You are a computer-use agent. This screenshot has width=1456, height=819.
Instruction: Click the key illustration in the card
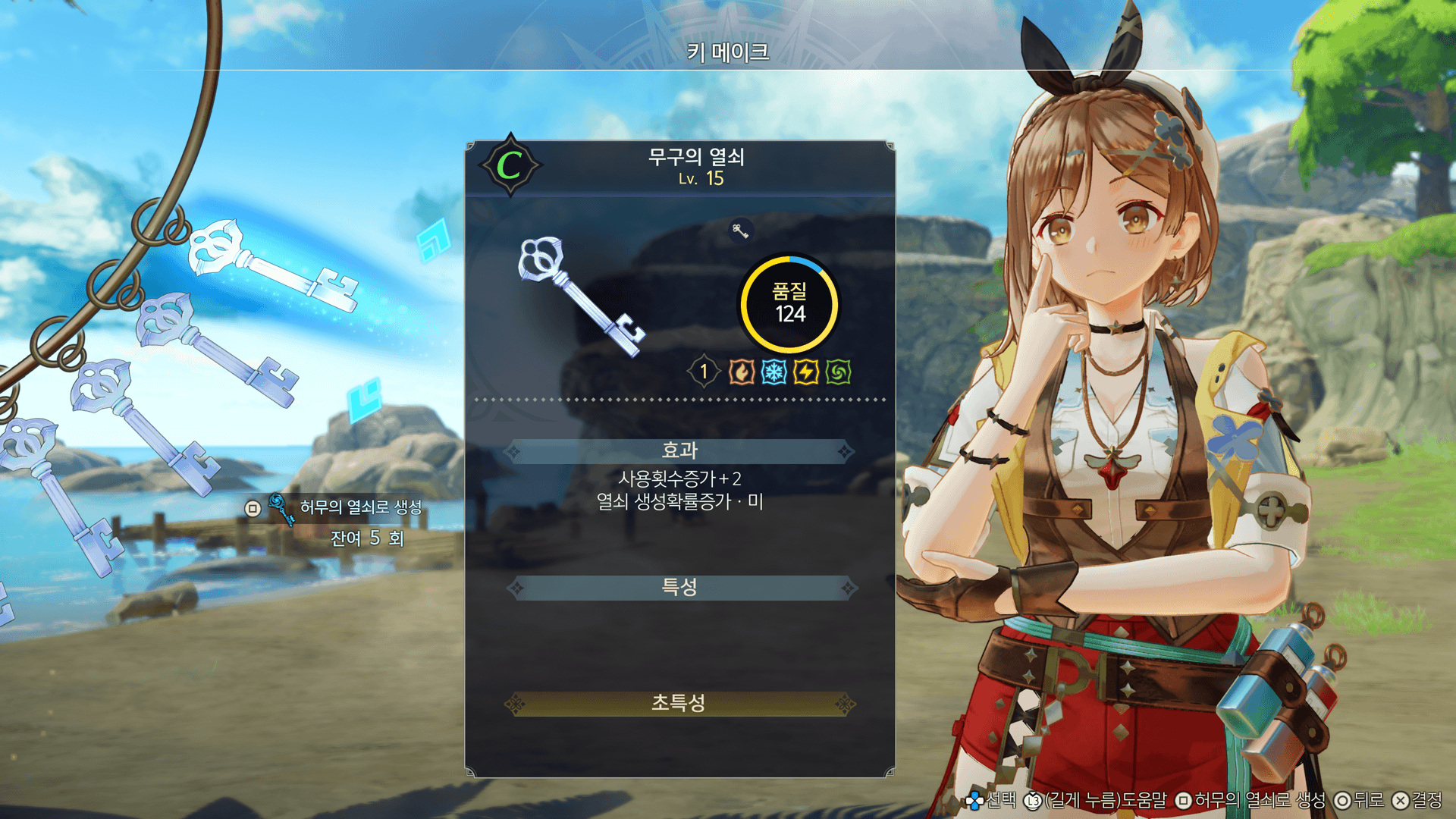point(579,294)
